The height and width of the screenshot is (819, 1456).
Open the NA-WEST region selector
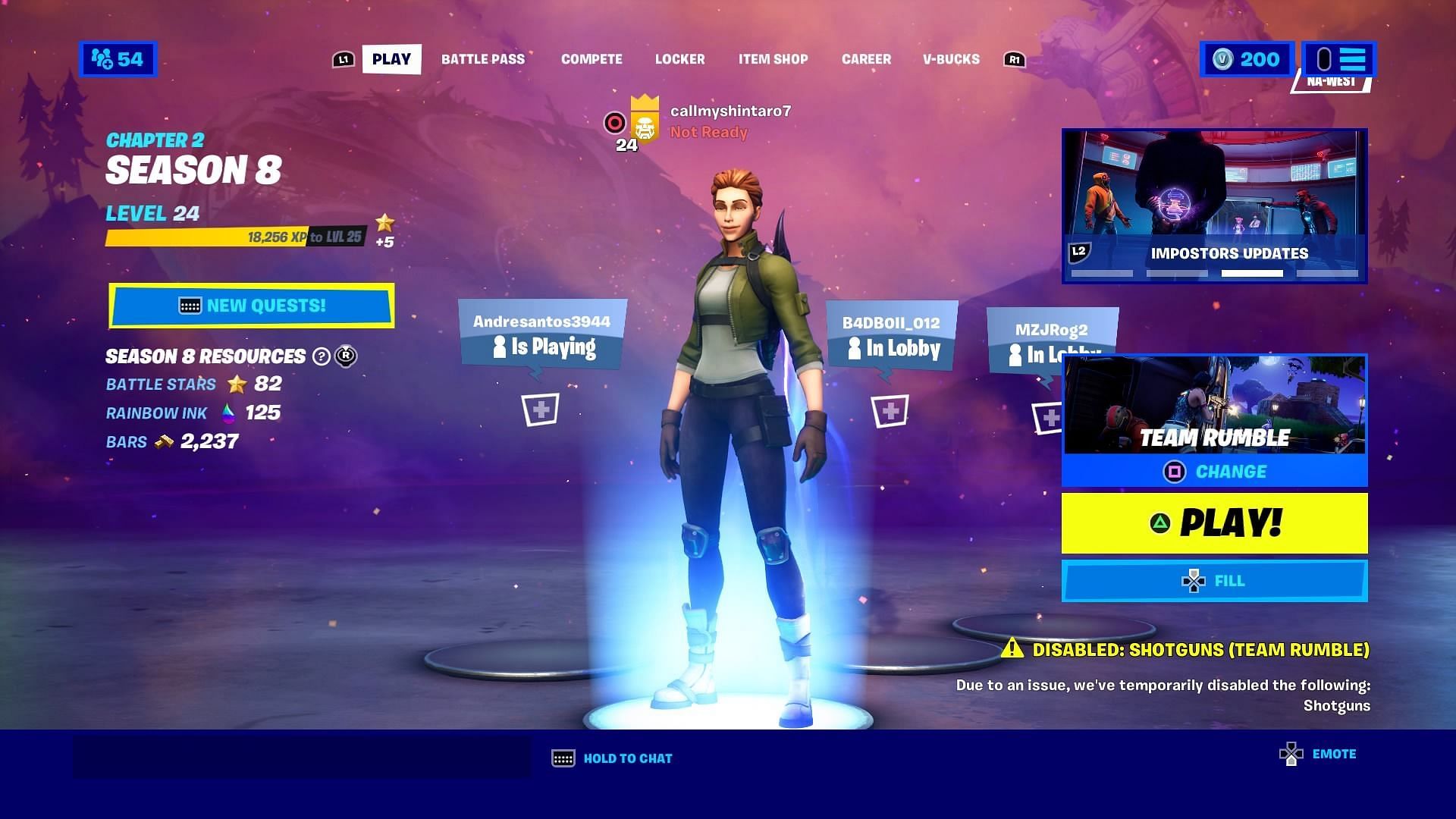pos(1332,79)
